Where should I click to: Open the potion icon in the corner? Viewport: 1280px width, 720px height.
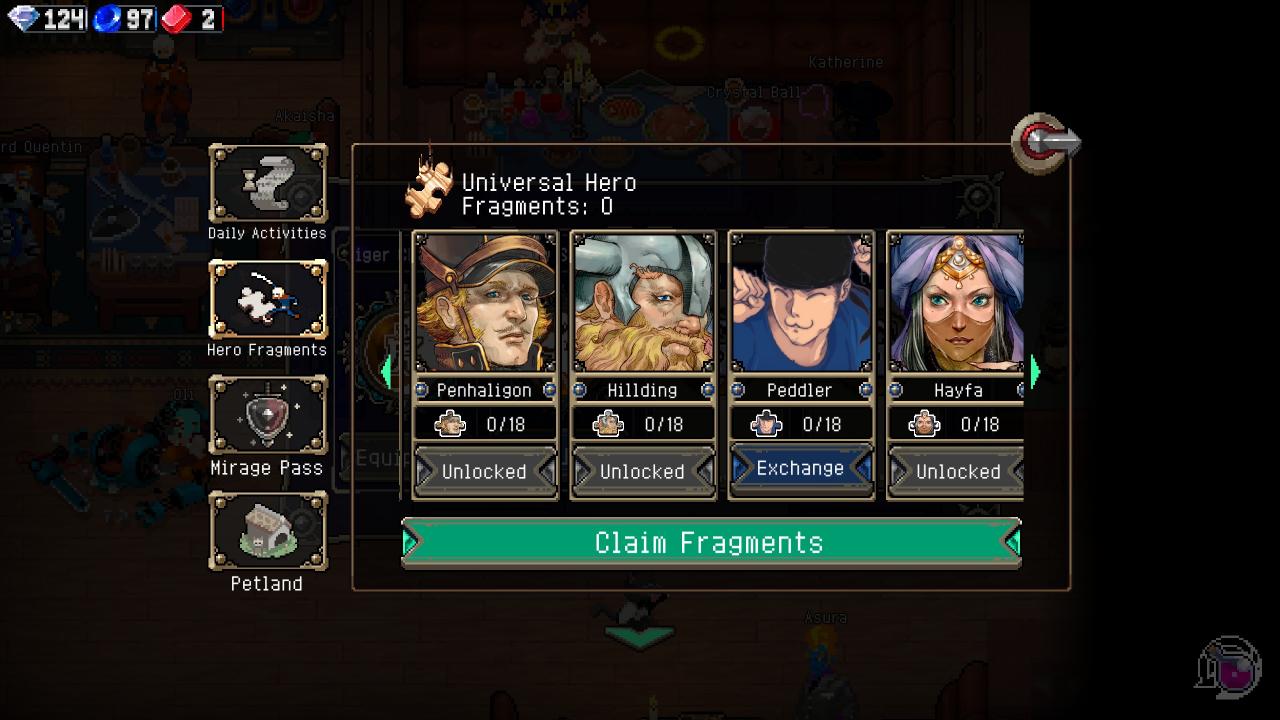coord(1229,666)
